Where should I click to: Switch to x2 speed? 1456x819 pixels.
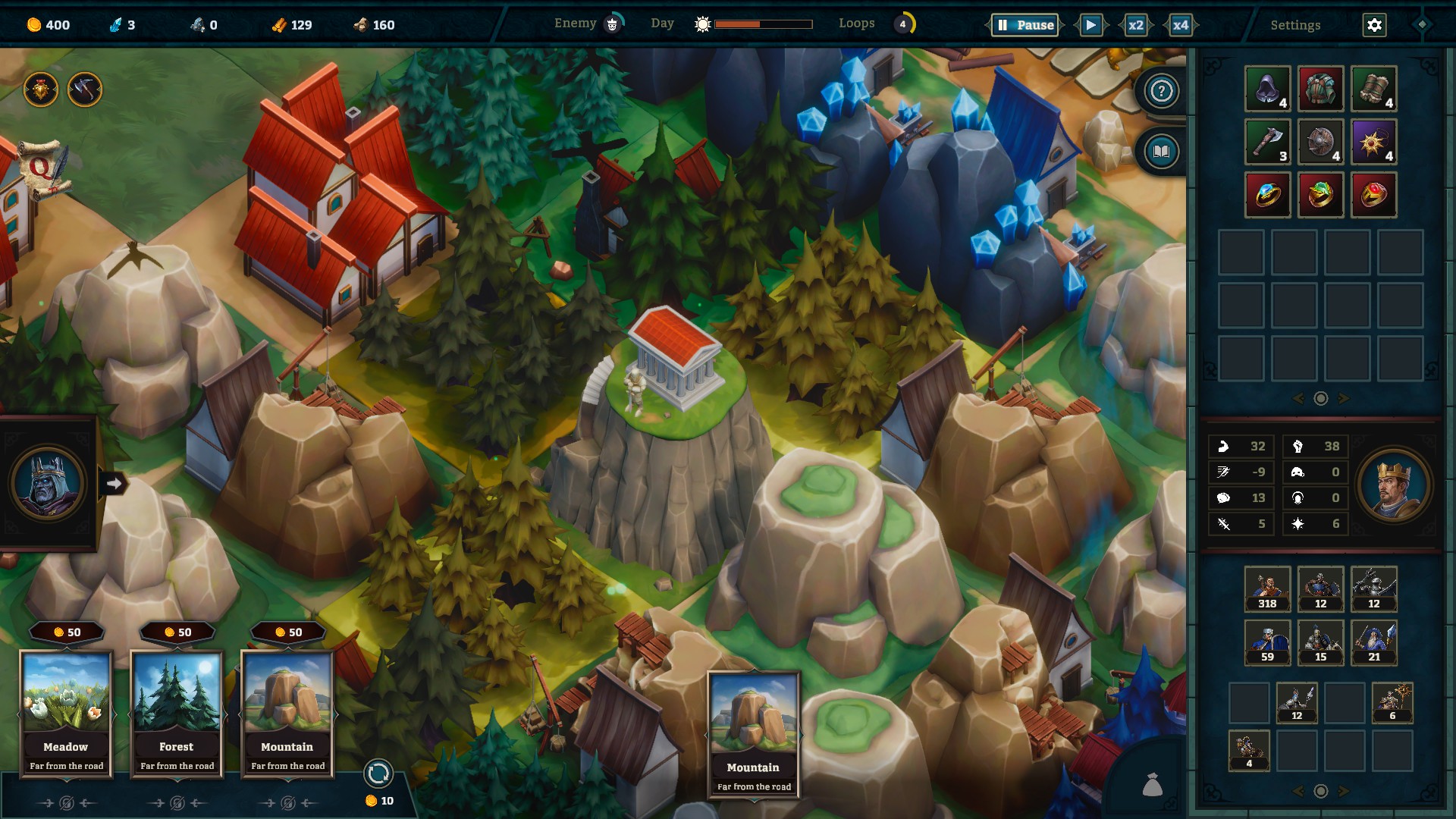click(x=1135, y=25)
